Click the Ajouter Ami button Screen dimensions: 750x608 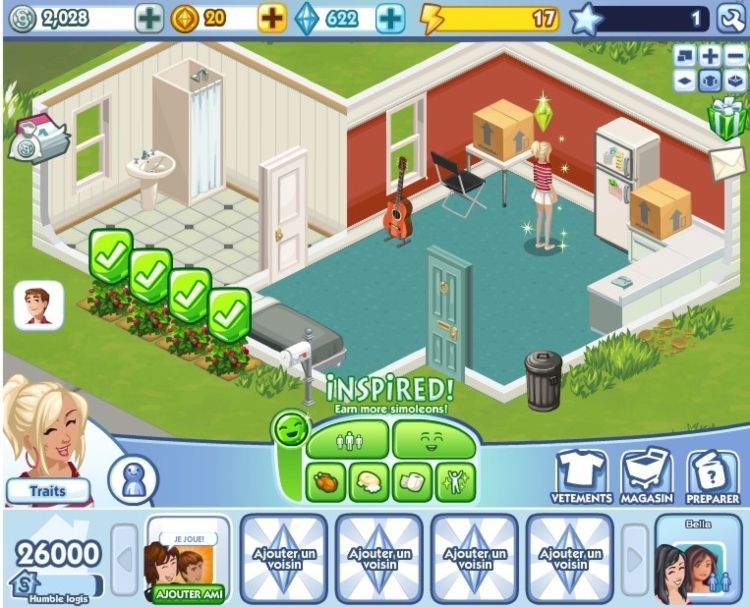click(x=187, y=593)
